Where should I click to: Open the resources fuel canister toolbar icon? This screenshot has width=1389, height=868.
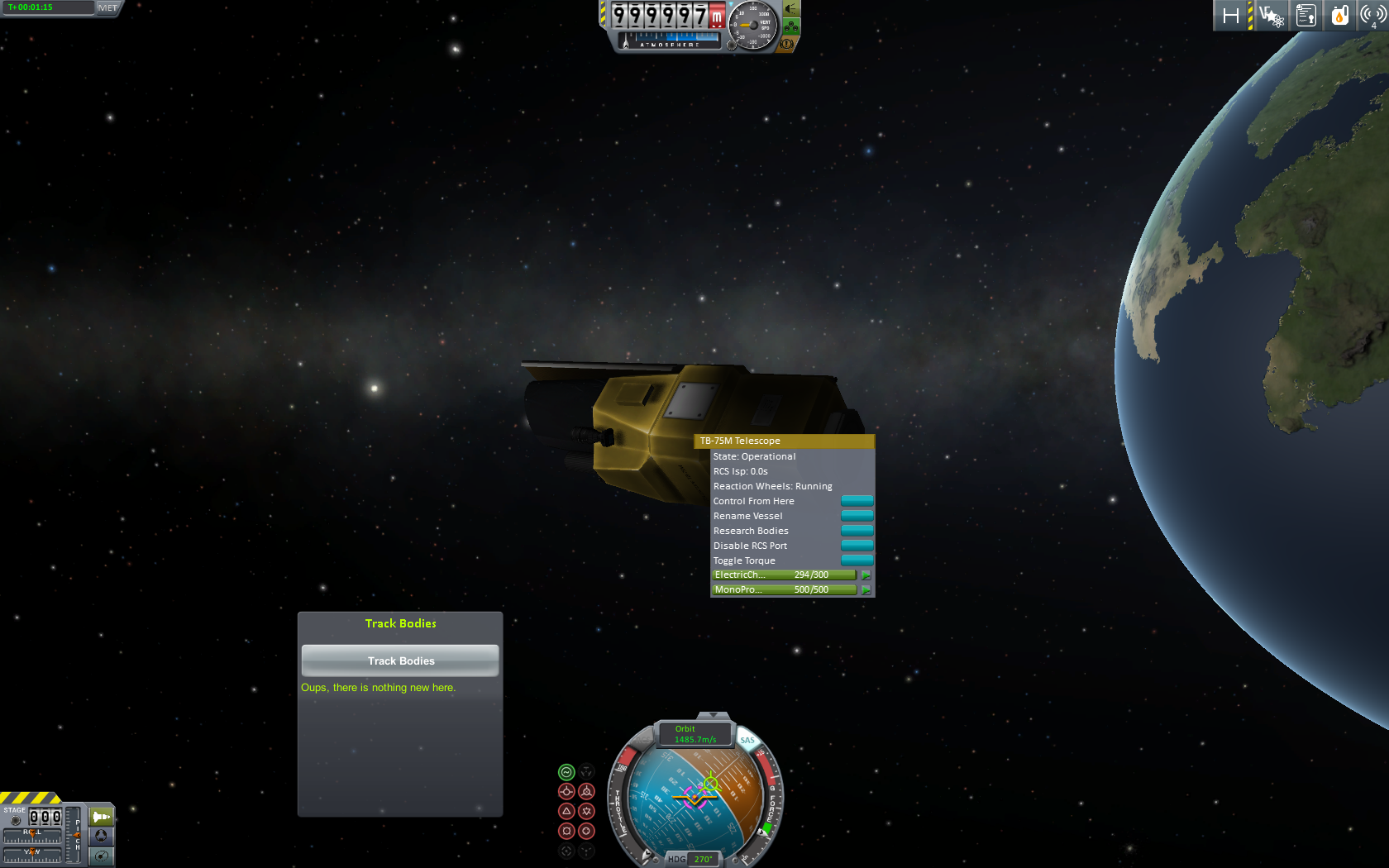(1339, 16)
